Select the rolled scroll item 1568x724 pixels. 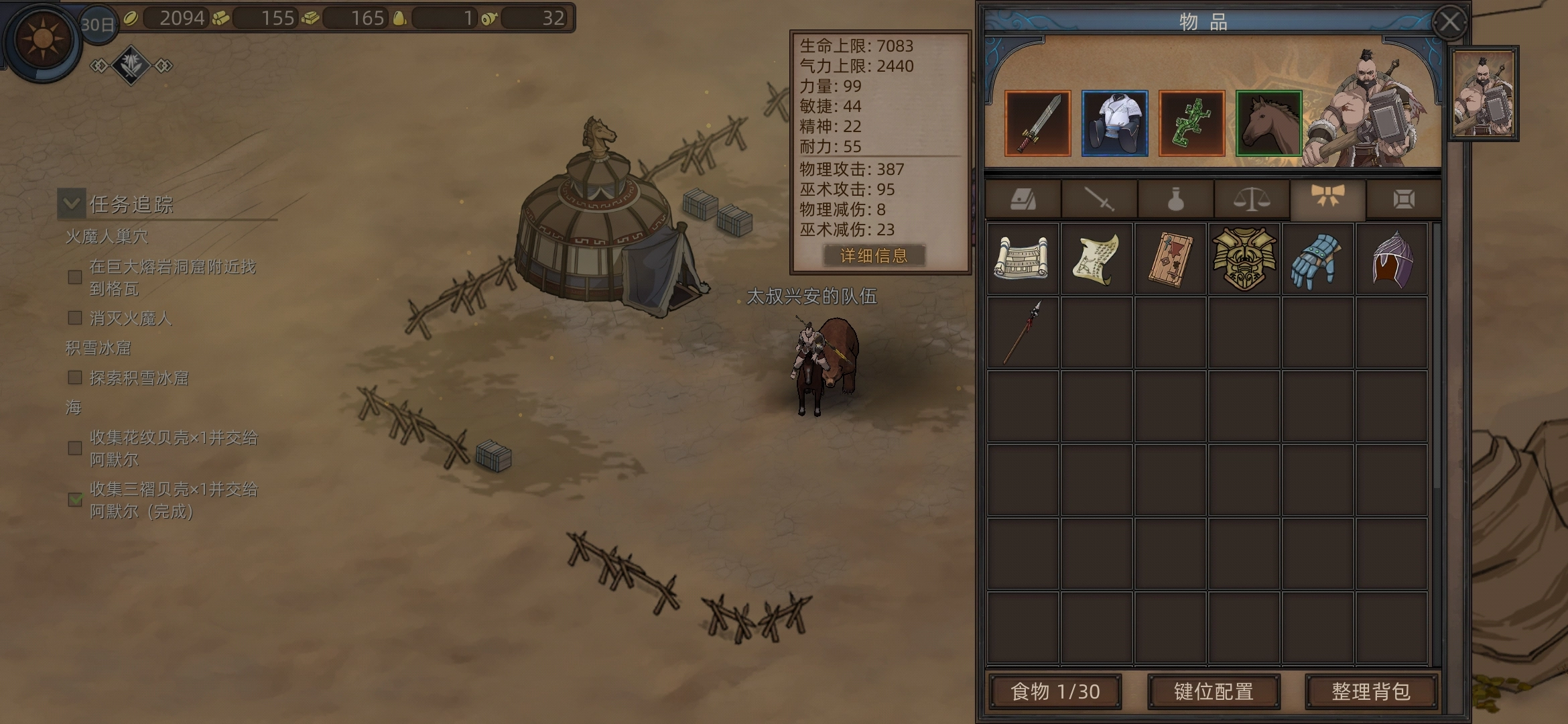(x=1023, y=259)
